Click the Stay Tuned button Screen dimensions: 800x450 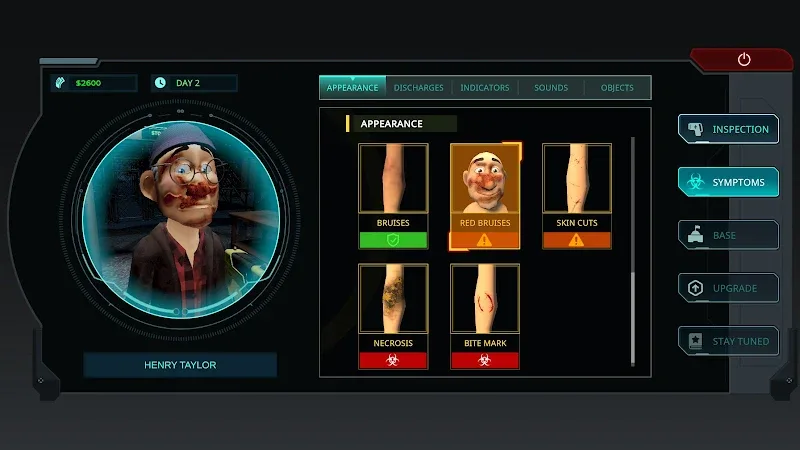pos(728,341)
